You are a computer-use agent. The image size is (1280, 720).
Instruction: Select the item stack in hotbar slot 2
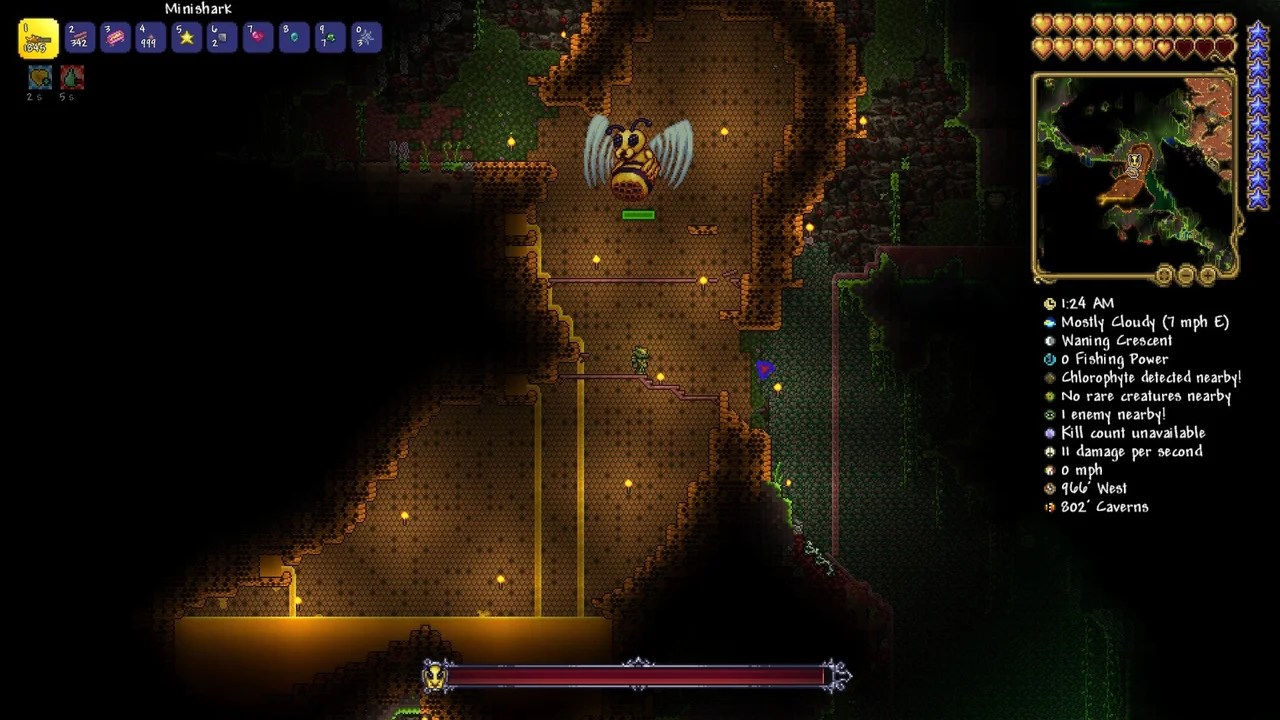(78, 37)
